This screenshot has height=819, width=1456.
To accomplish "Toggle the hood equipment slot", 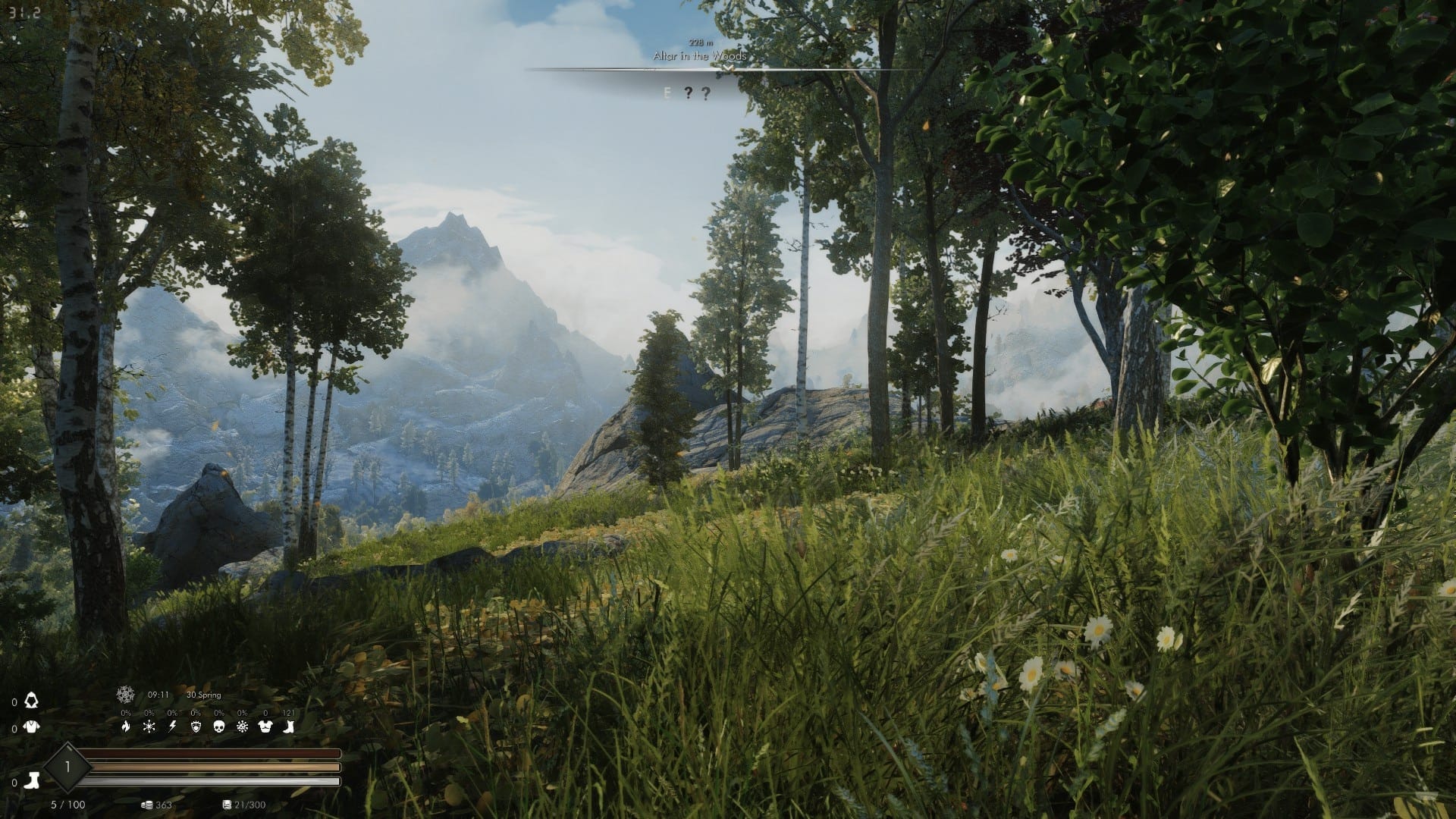I will [33, 701].
